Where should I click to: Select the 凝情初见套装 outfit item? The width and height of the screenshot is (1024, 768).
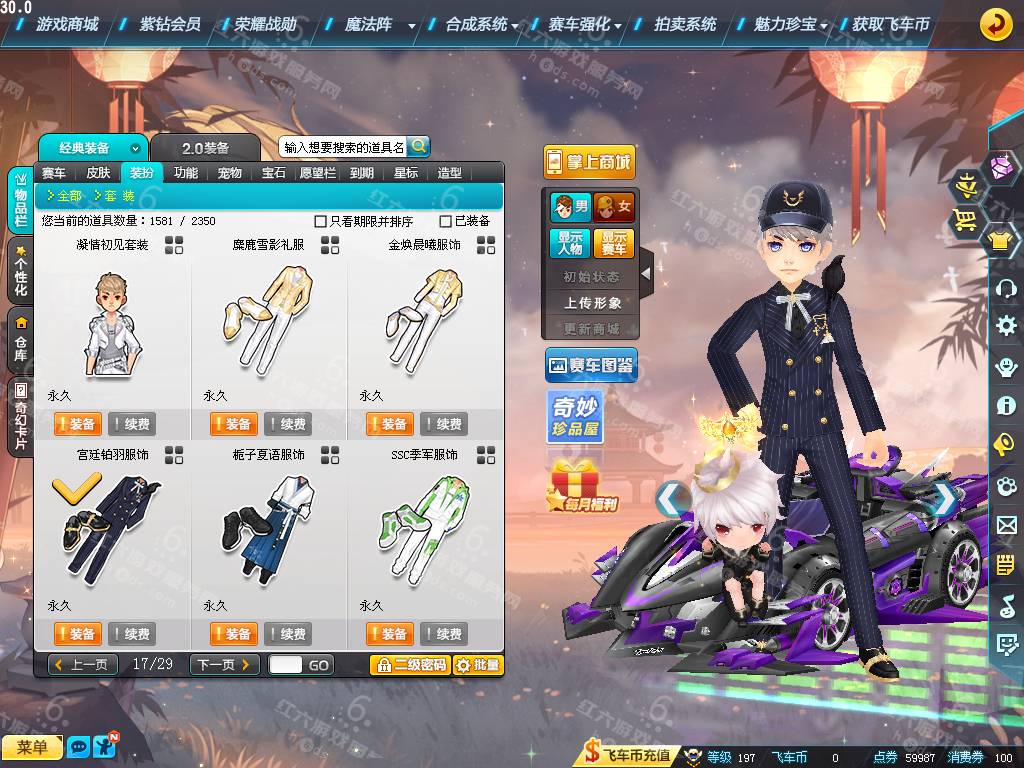[x=112, y=318]
